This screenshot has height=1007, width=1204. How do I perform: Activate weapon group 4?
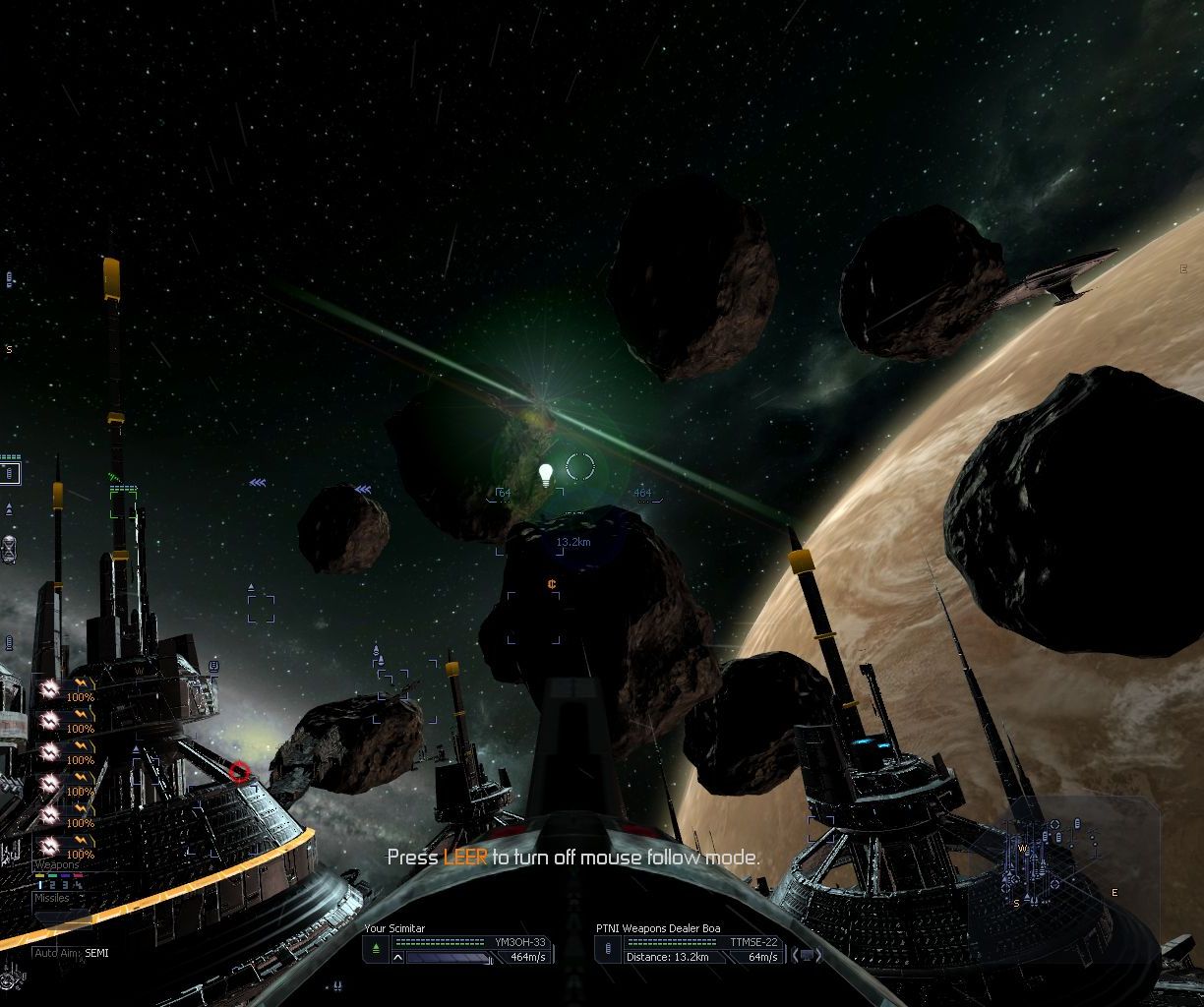tap(79, 886)
